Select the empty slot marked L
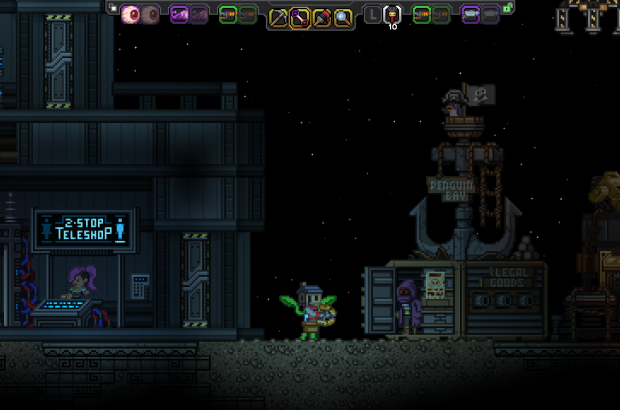The image size is (620, 410). (372, 15)
